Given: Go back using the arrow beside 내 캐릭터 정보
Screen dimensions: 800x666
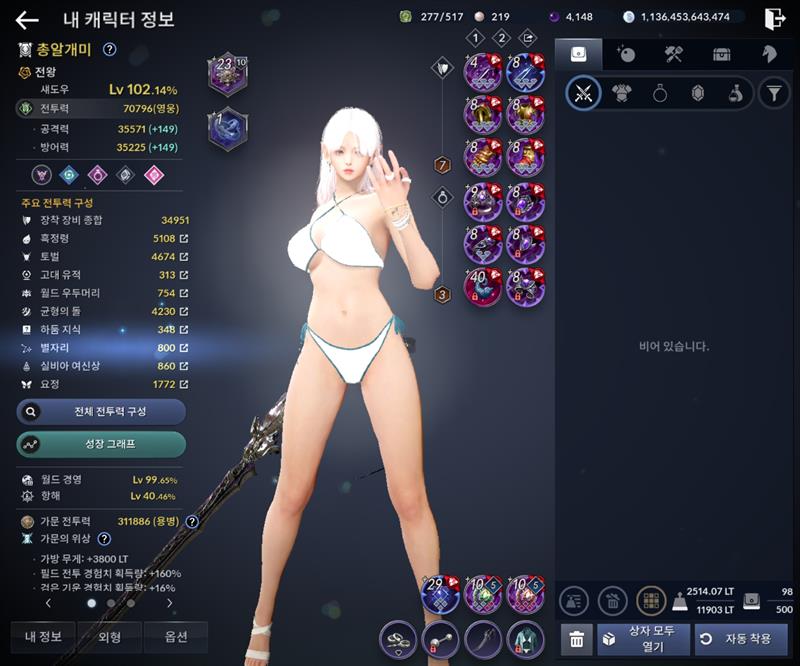Looking at the screenshot, I should 27,20.
